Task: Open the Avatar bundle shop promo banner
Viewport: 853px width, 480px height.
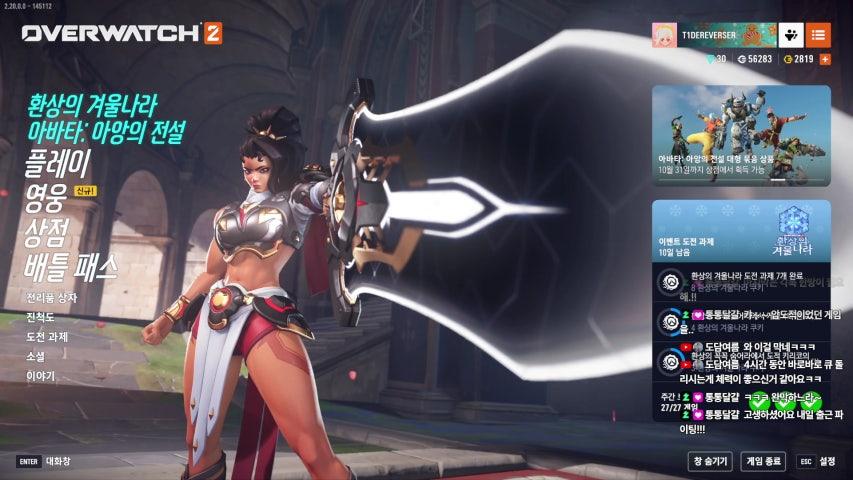Action: click(x=741, y=135)
